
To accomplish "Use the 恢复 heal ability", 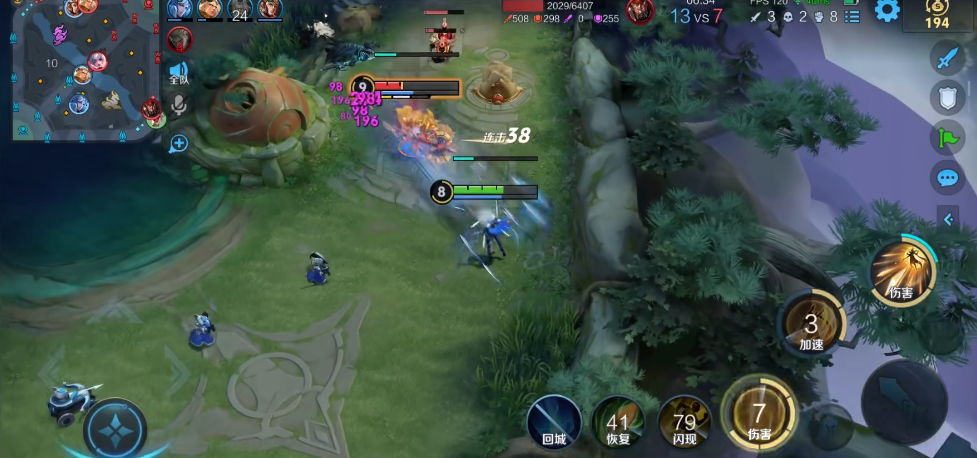I will [617, 421].
